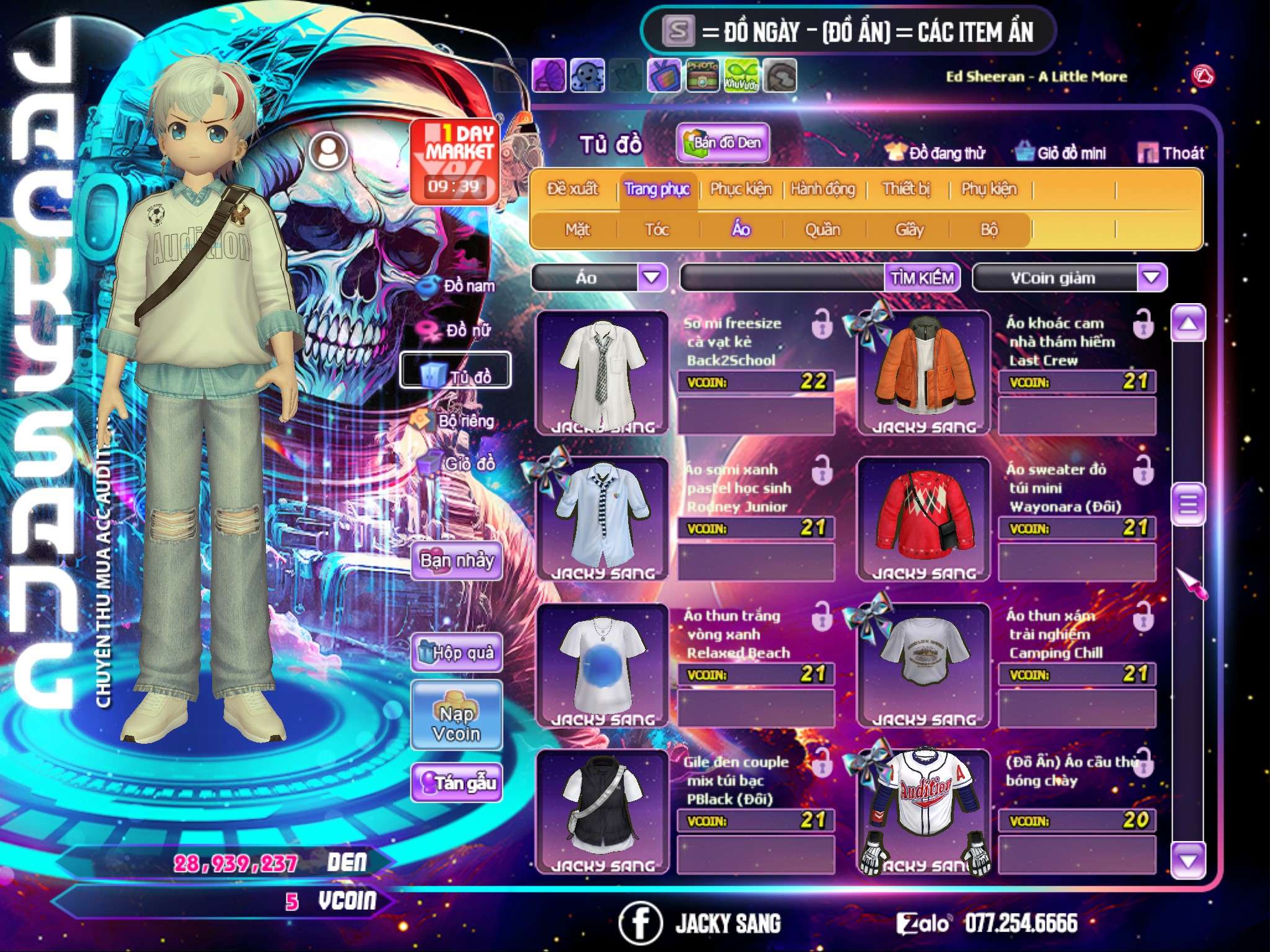The height and width of the screenshot is (952, 1270).
Task: Open the Hộp quà gift box
Action: click(456, 653)
